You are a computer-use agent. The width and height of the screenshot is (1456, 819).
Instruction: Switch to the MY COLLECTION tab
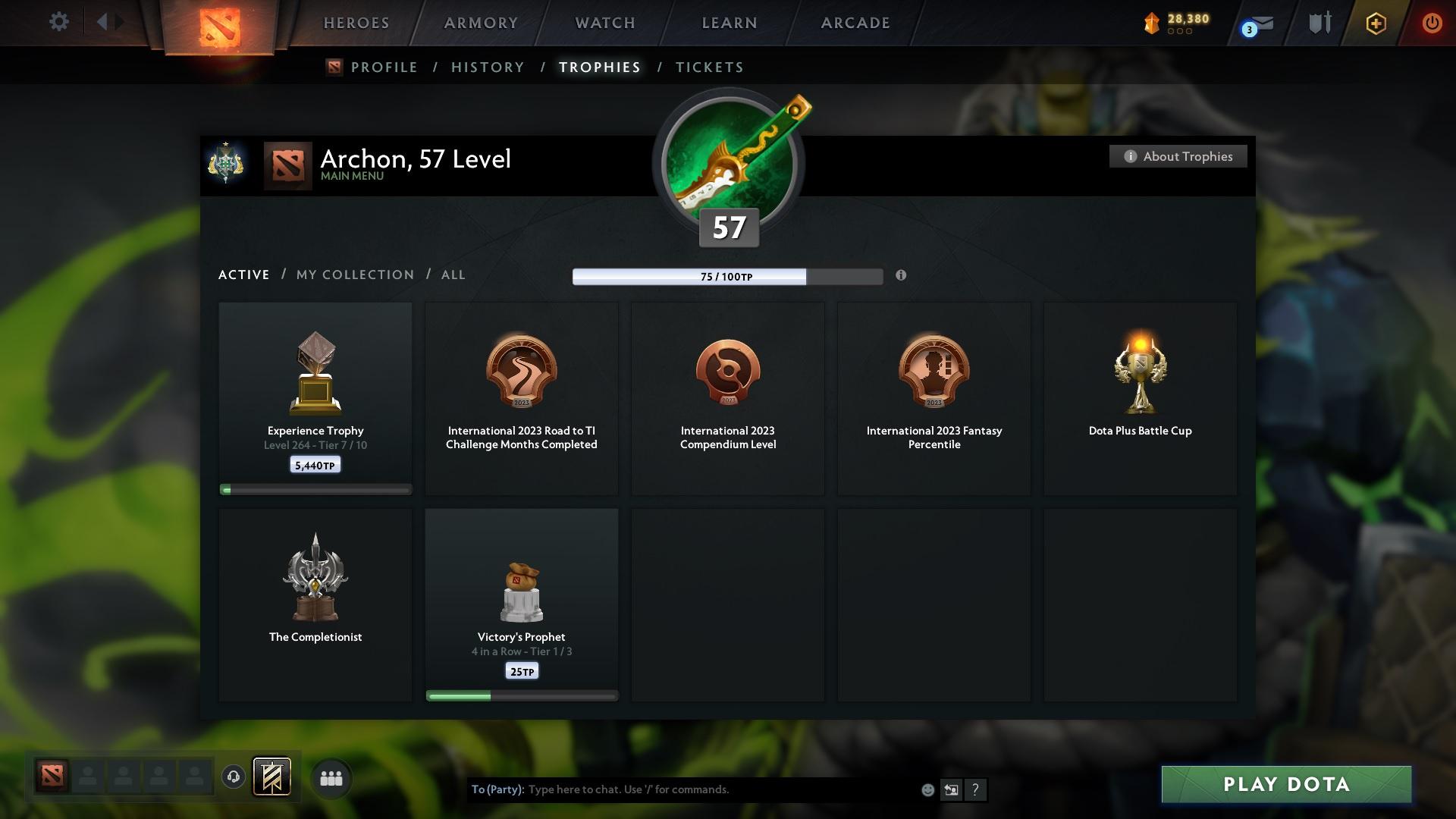(354, 275)
